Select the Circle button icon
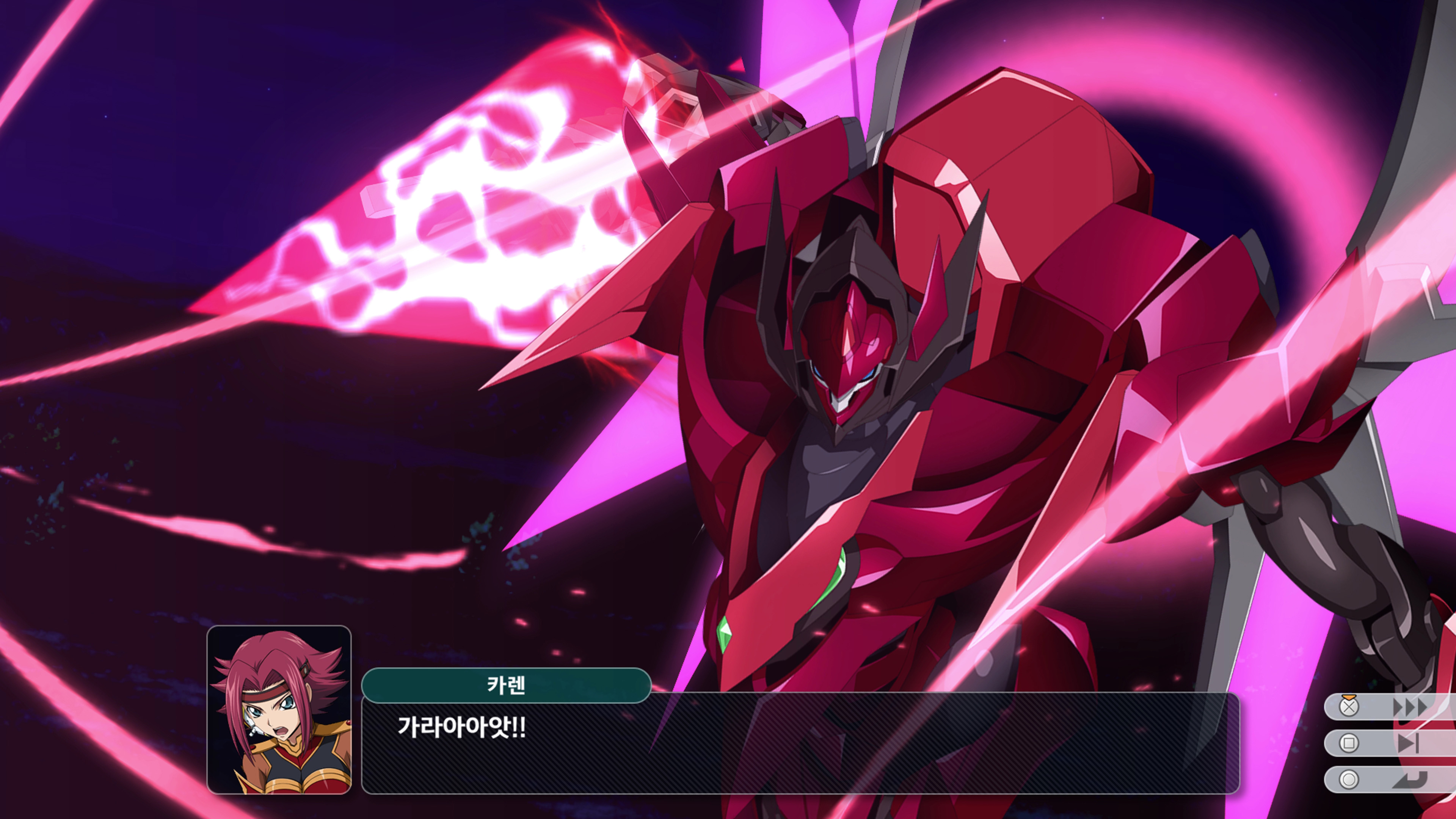Screen dimensions: 1456x819 [x=1350, y=781]
